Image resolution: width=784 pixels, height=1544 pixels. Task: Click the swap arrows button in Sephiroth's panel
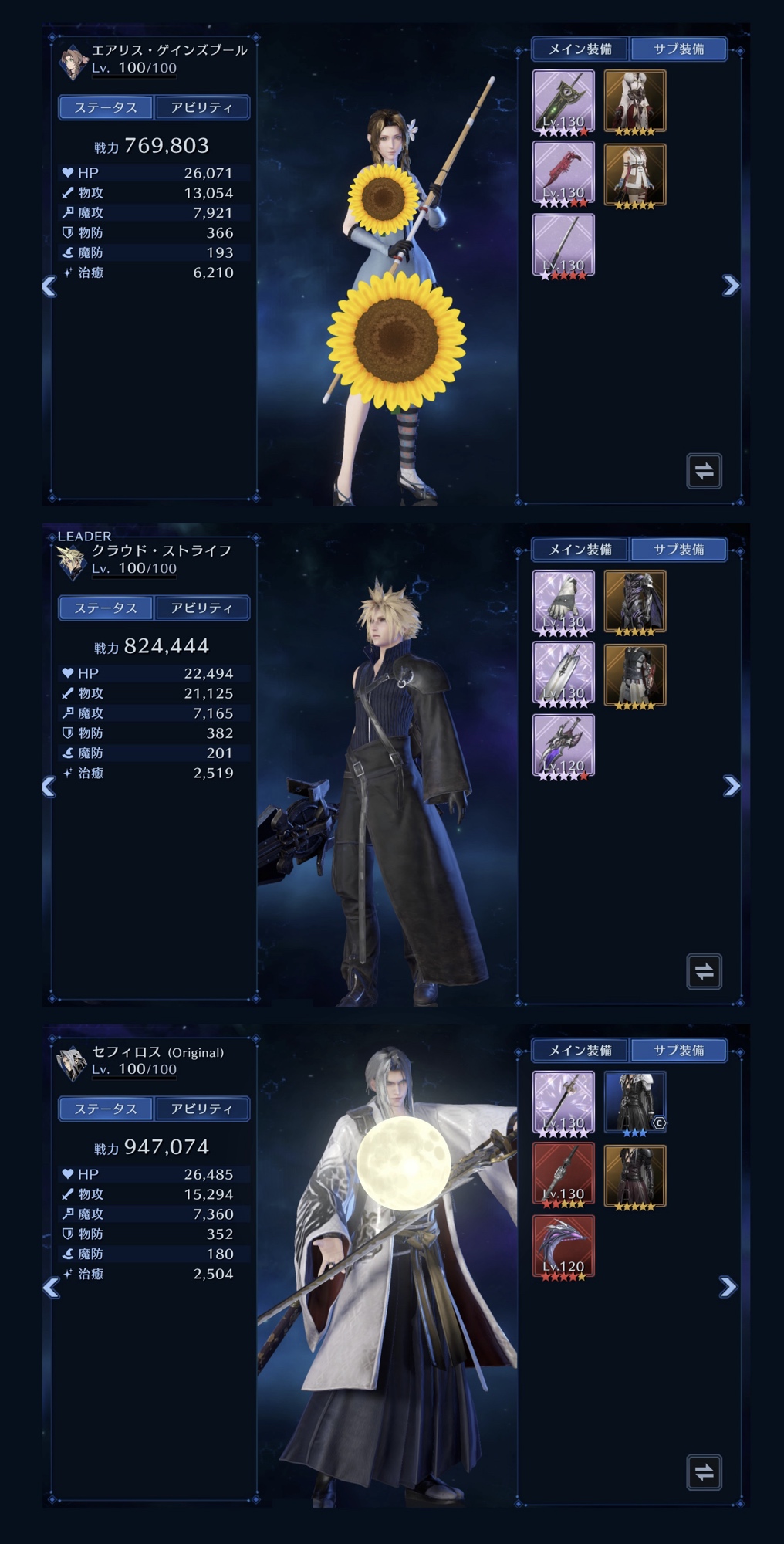704,1472
